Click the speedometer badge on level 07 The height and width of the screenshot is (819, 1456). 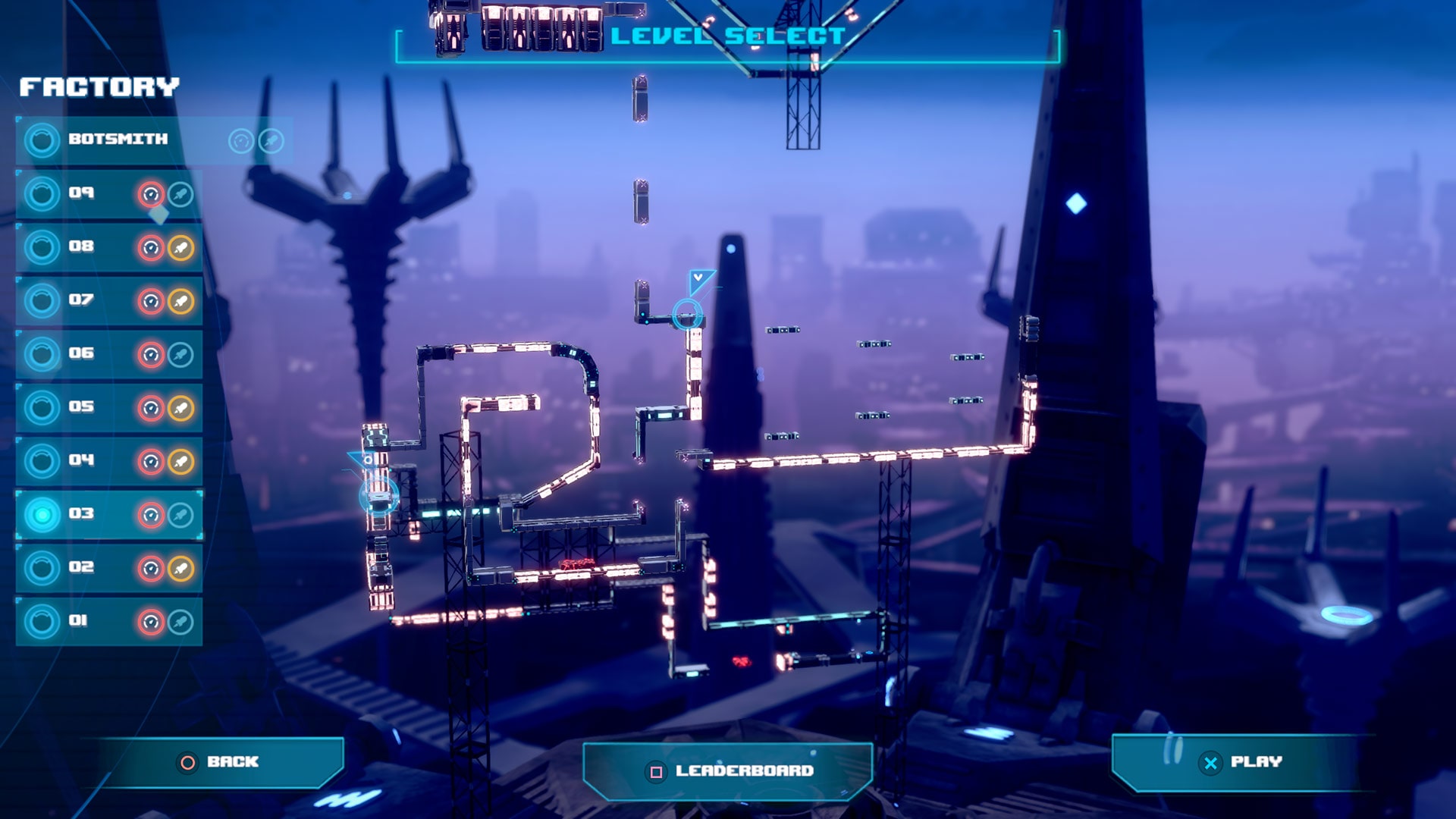[x=150, y=300]
